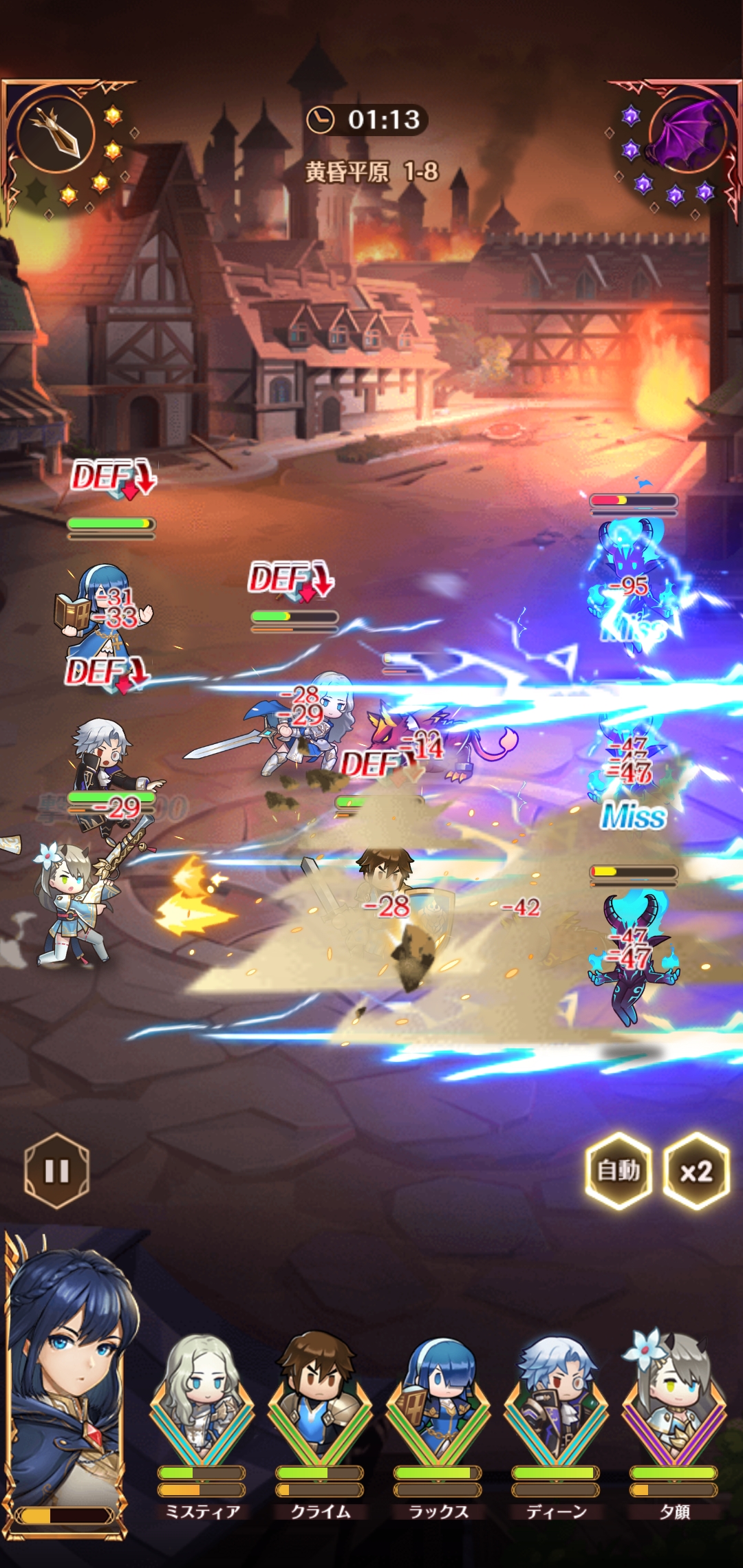Toggle the x2 battle speed

click(696, 1170)
